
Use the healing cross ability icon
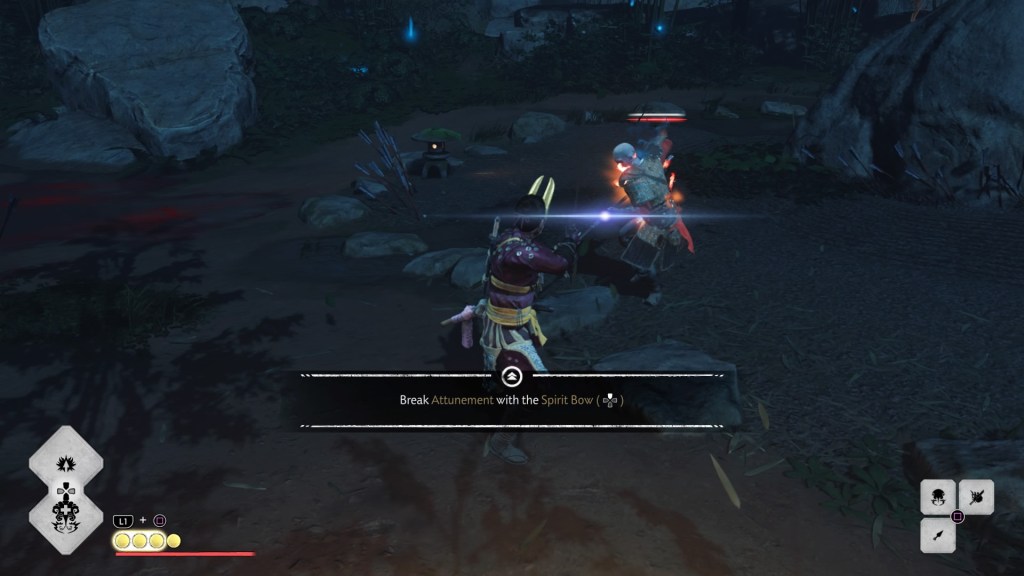[66, 514]
